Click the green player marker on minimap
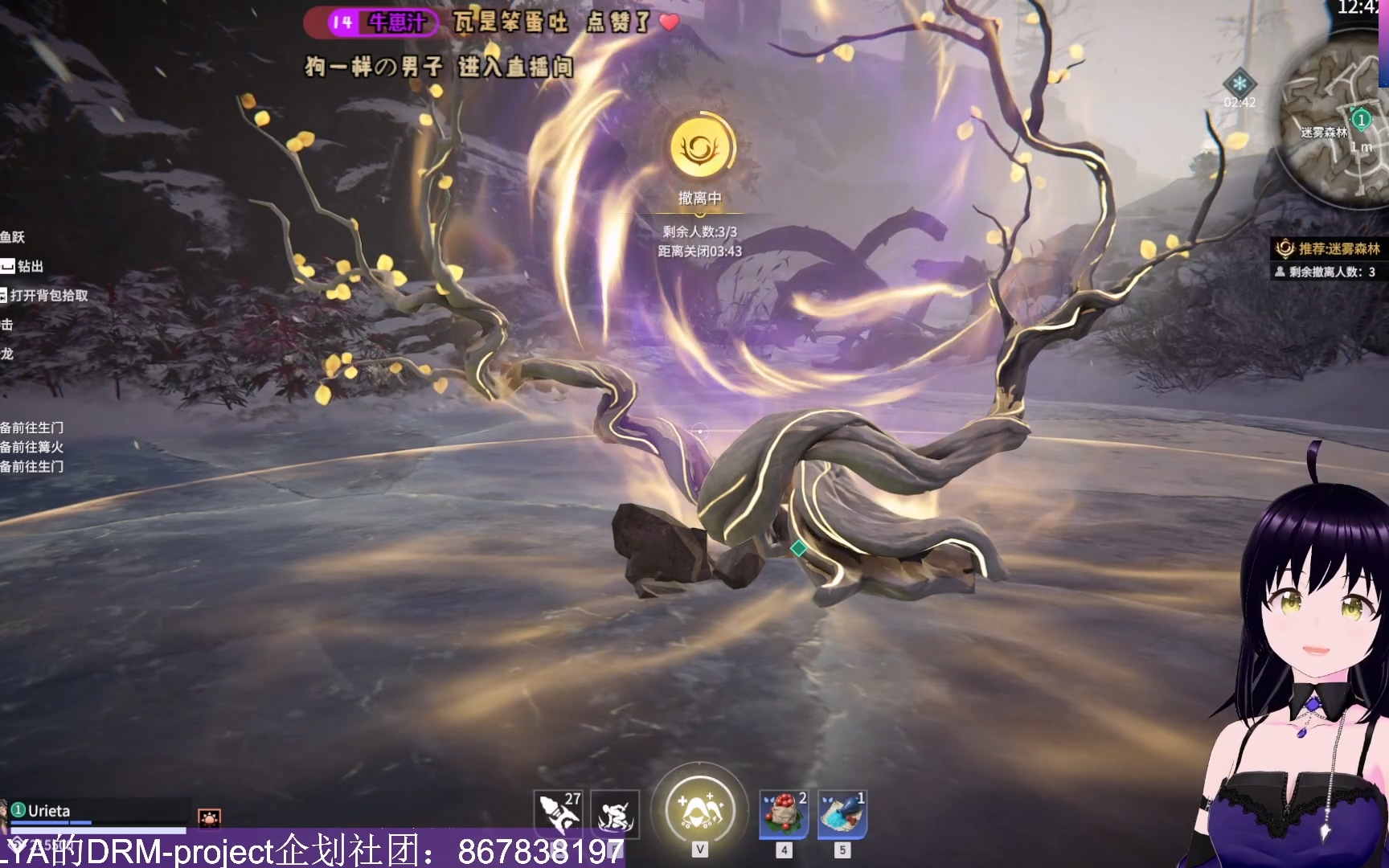The image size is (1389, 868). tap(1361, 121)
